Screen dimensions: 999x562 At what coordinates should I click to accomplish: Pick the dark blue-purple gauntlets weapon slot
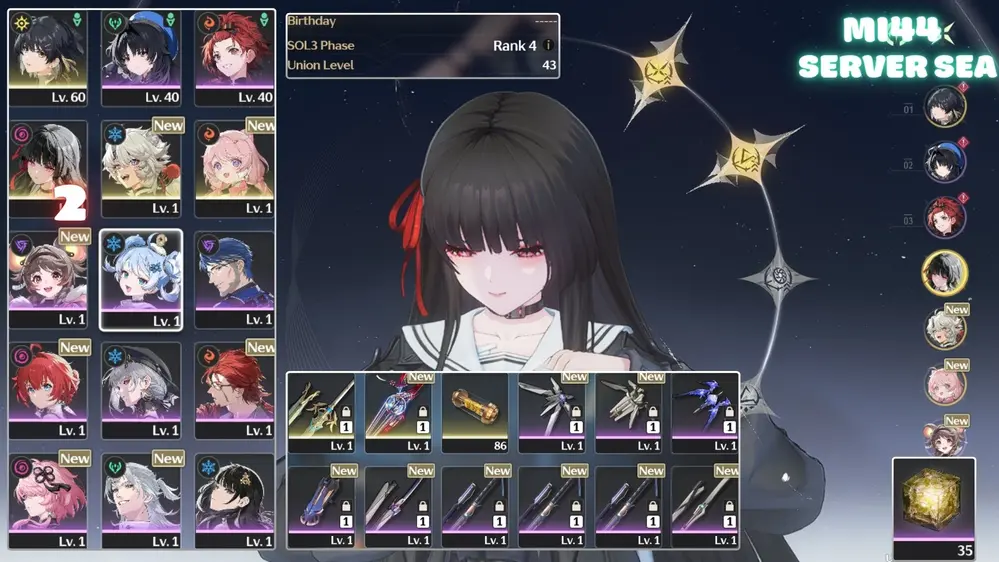click(705, 414)
